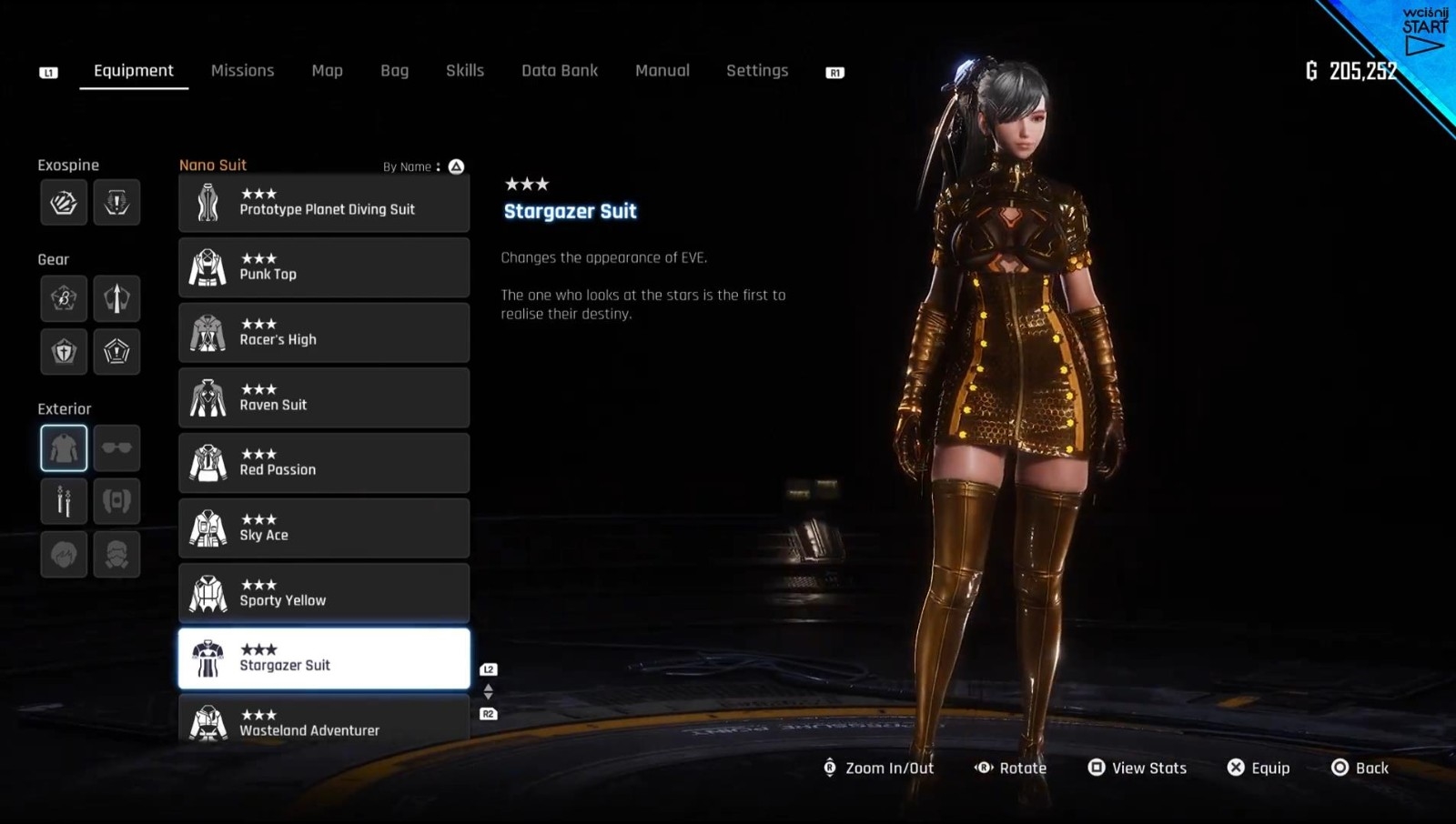This screenshot has height=824, width=1456.
Task: Select the Racer's High outfit
Action: (x=324, y=333)
